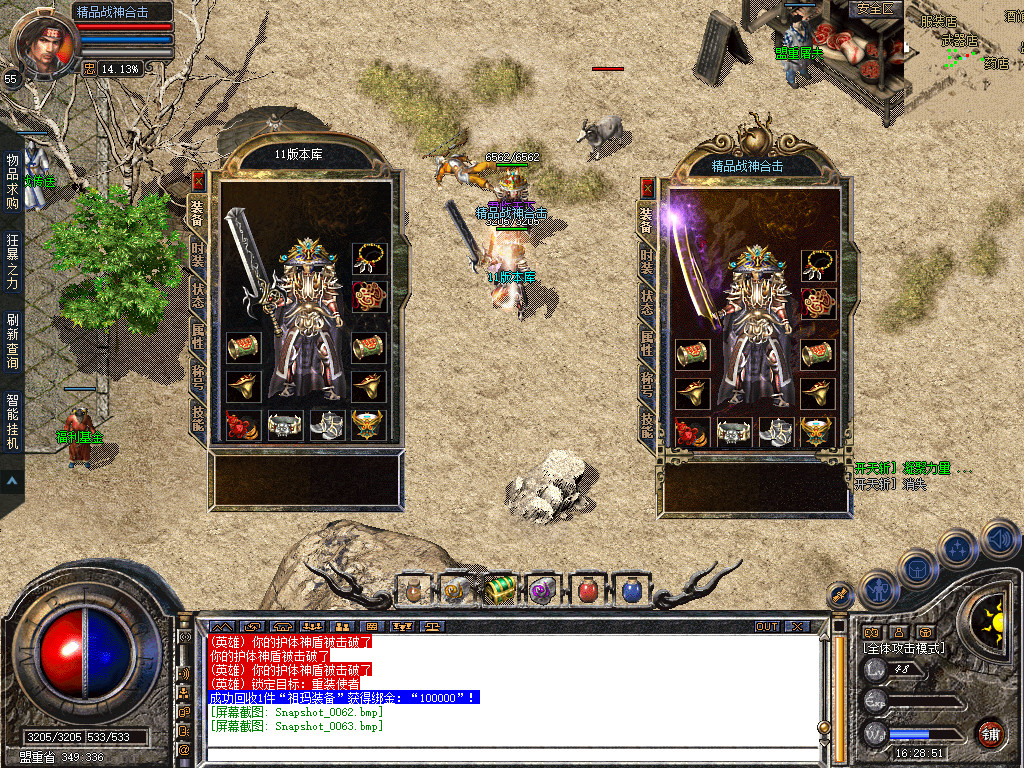1024x768 pixels.
Task: Use the blue potion in the hotbar
Action: 631,590
